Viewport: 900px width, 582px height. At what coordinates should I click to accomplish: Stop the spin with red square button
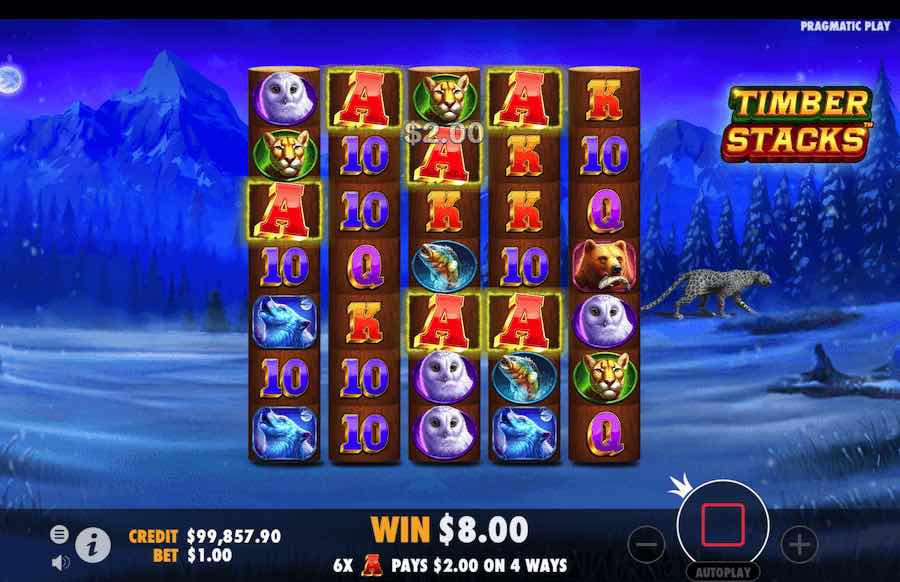click(723, 525)
